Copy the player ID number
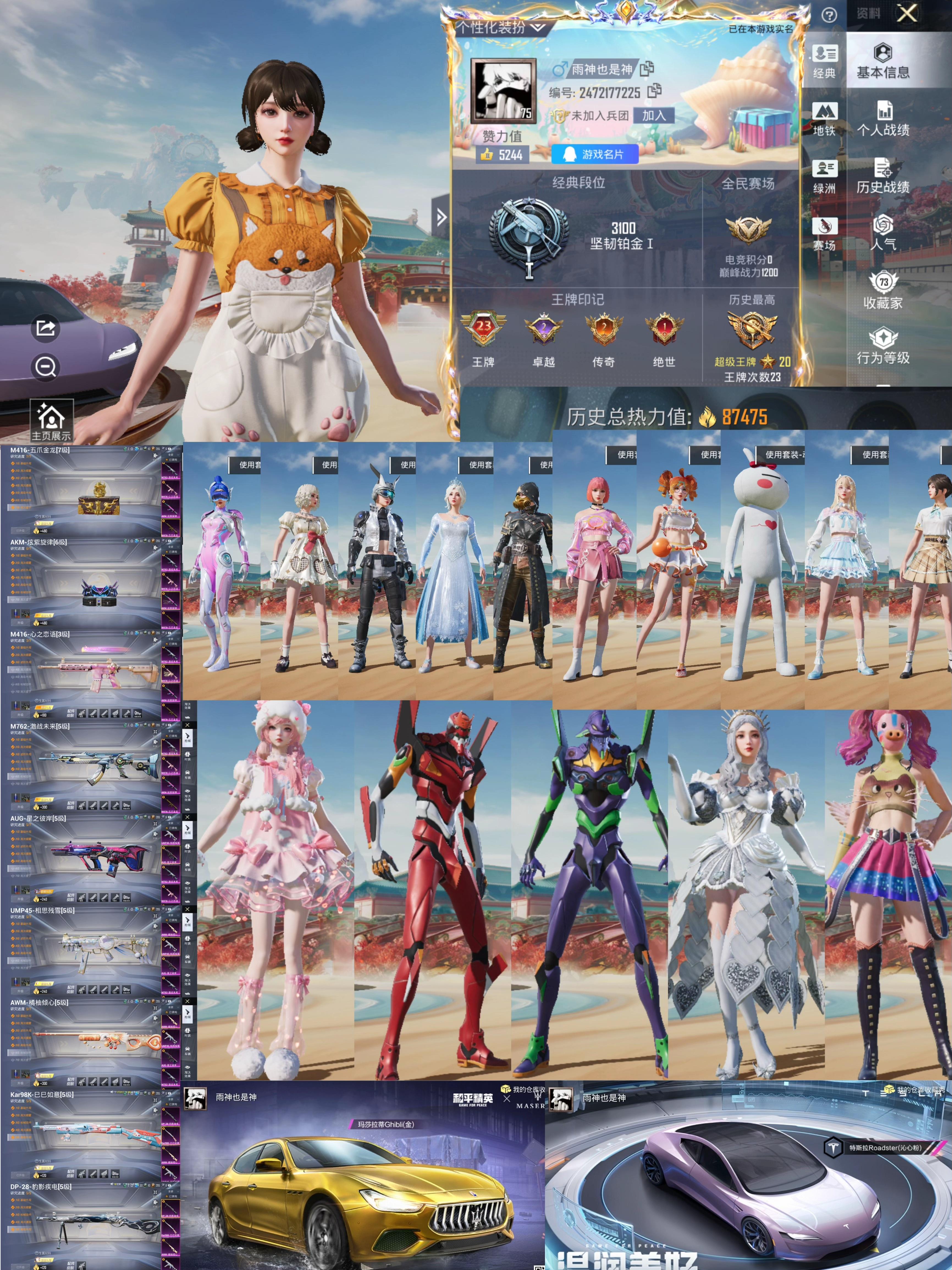Screen dimensions: 952x1270 [654, 91]
